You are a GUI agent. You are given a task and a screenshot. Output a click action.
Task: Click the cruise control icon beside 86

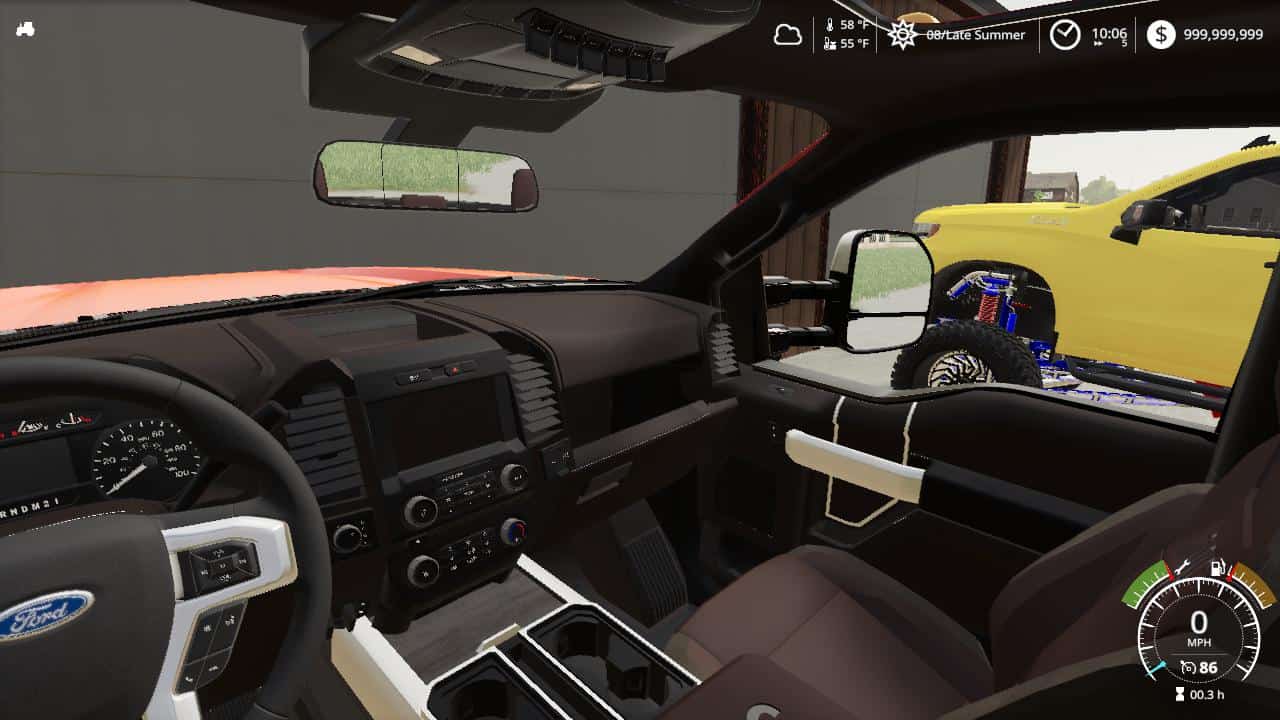1188,666
